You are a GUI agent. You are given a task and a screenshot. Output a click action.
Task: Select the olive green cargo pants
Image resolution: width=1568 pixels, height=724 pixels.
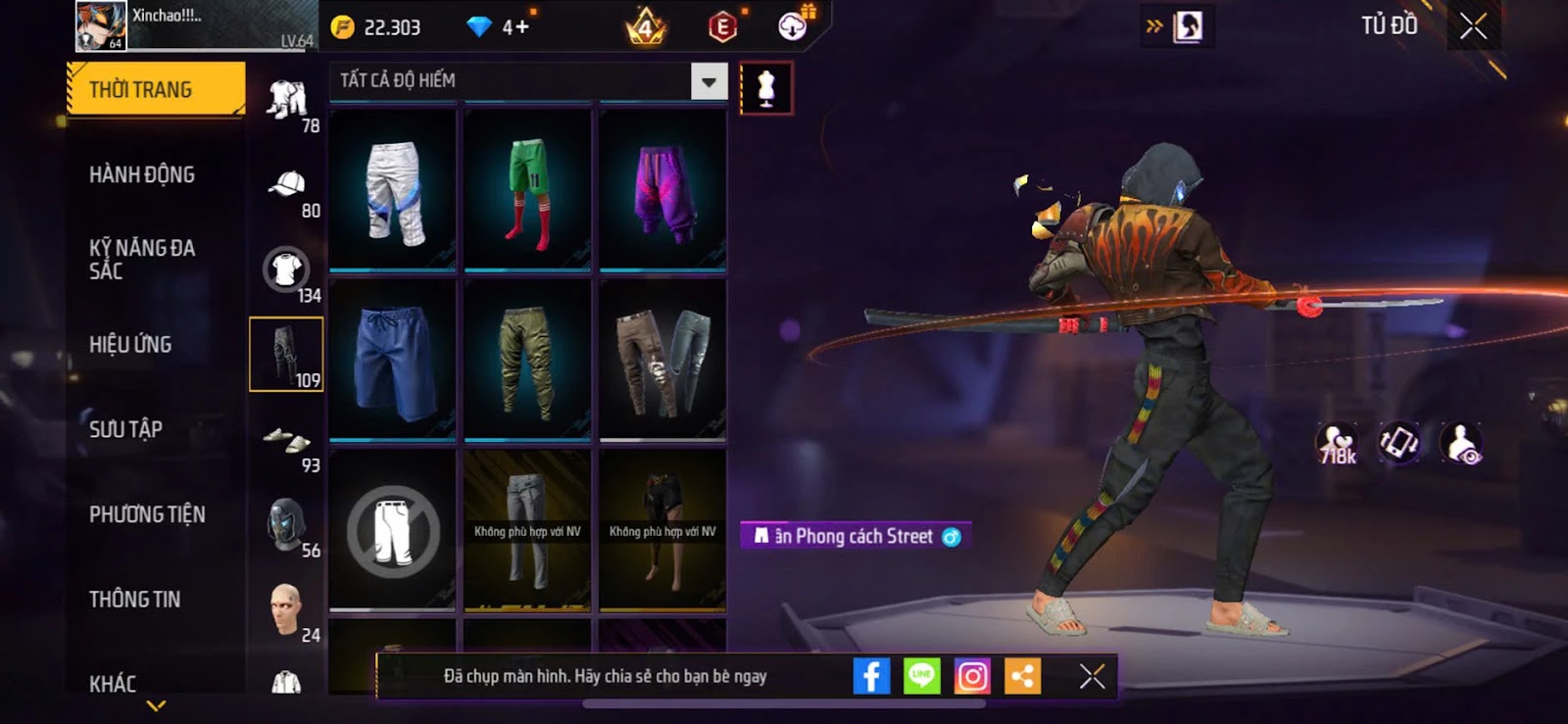coord(527,359)
